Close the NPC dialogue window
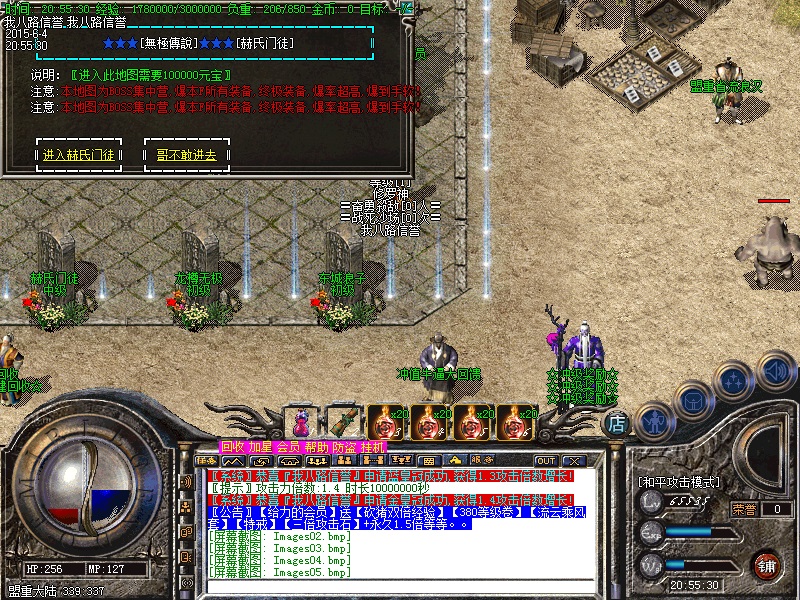Image resolution: width=800 pixels, height=600 pixels. tap(406, 9)
